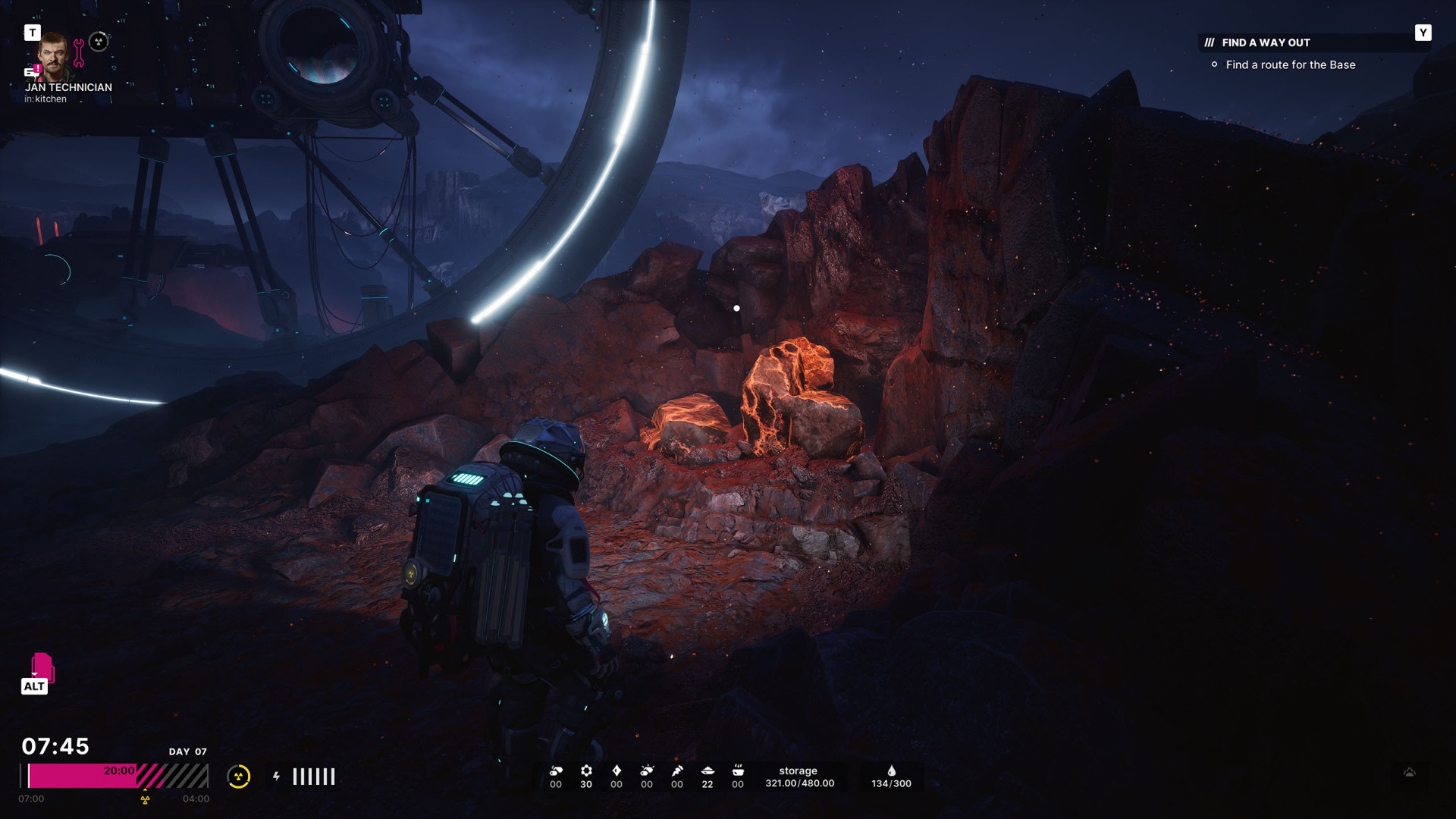Click the faint base icon in the corner

click(x=1410, y=773)
